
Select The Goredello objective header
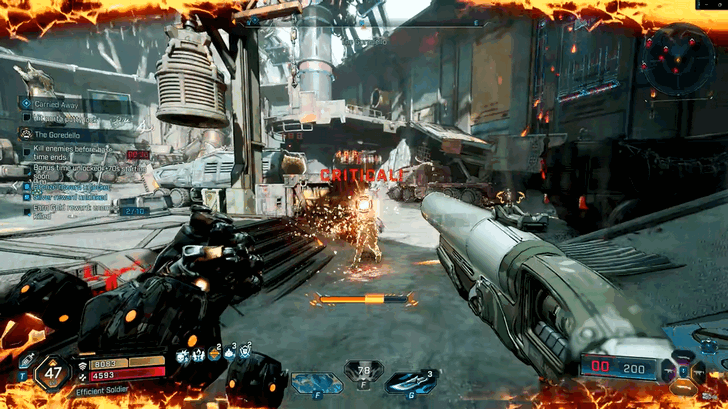(60, 134)
